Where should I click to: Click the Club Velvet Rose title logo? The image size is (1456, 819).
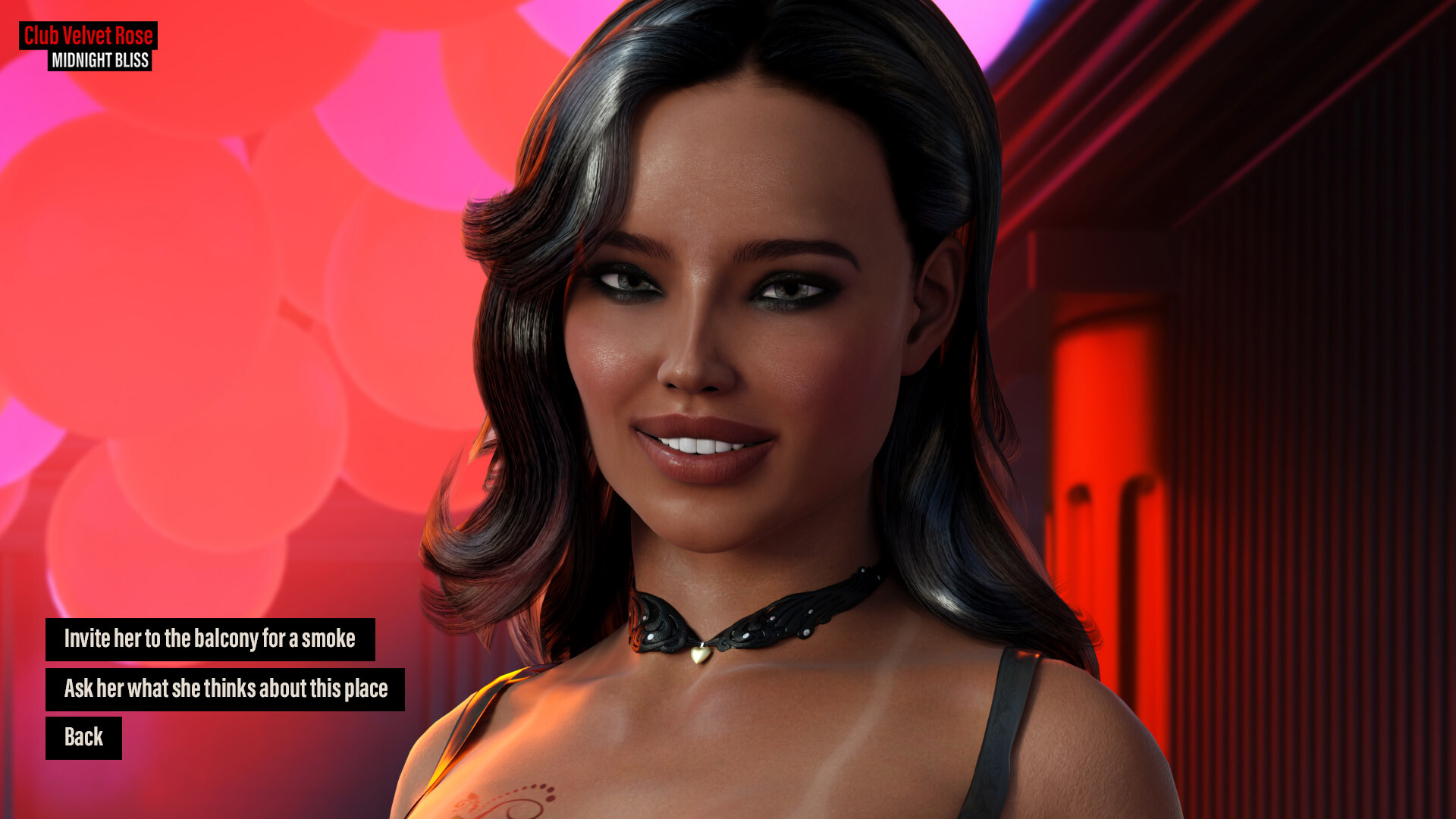tap(89, 35)
